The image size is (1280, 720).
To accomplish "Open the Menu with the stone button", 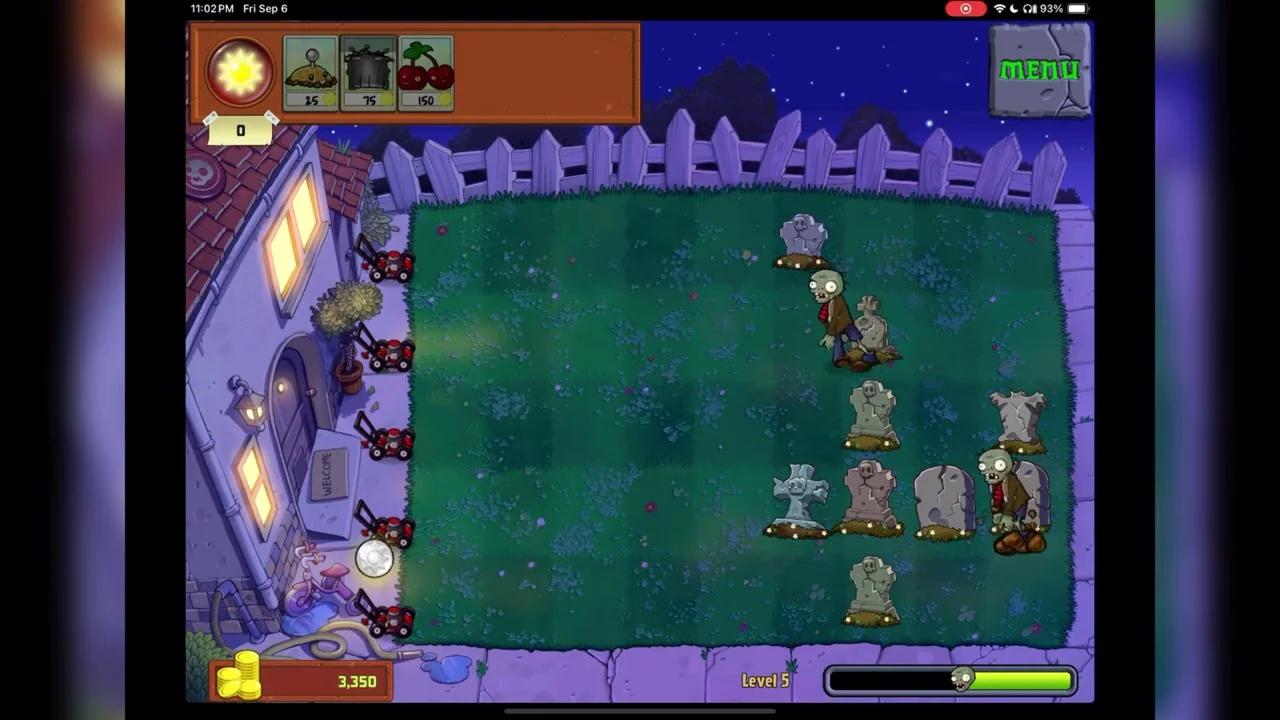I will pyautogui.click(x=1040, y=70).
